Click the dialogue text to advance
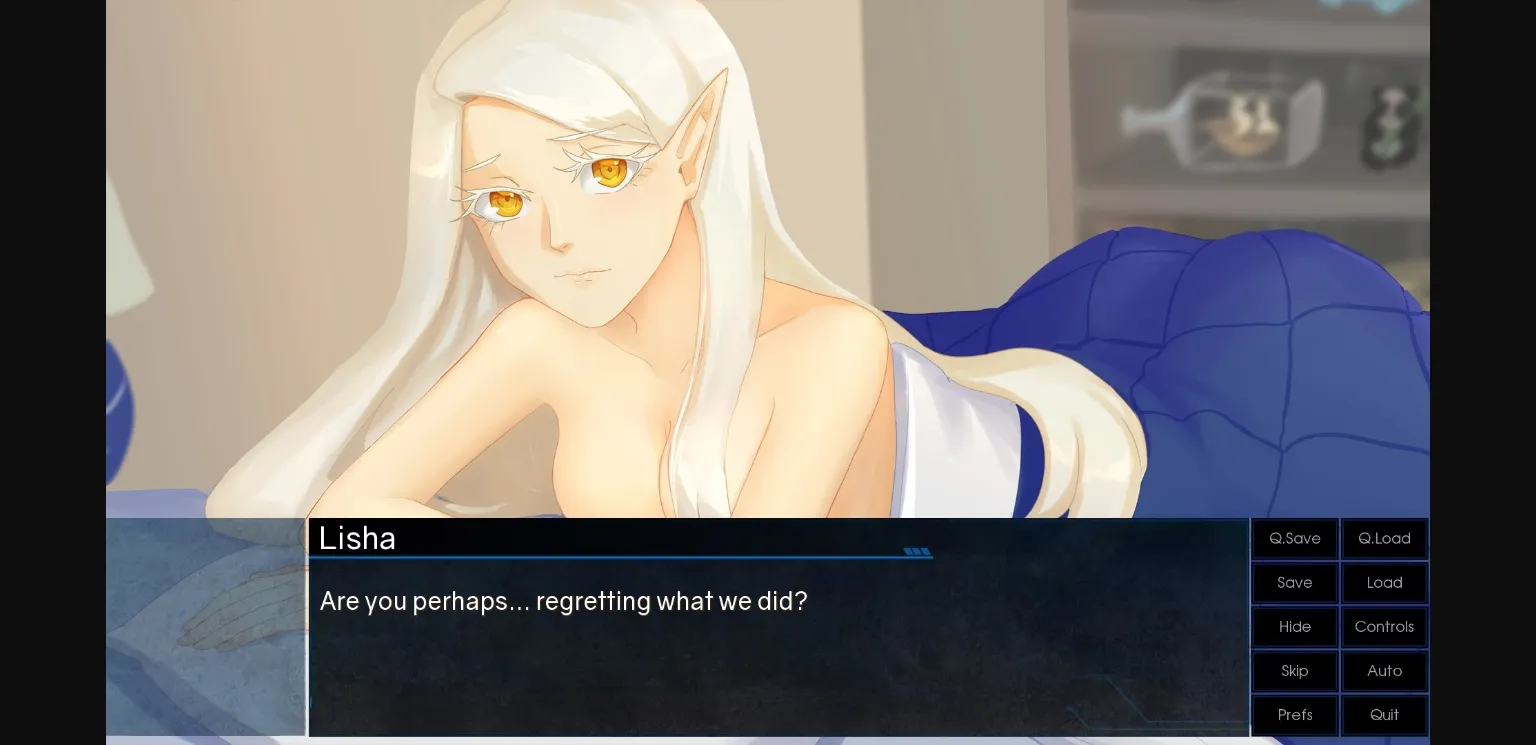Image resolution: width=1536 pixels, height=745 pixels. coord(563,601)
